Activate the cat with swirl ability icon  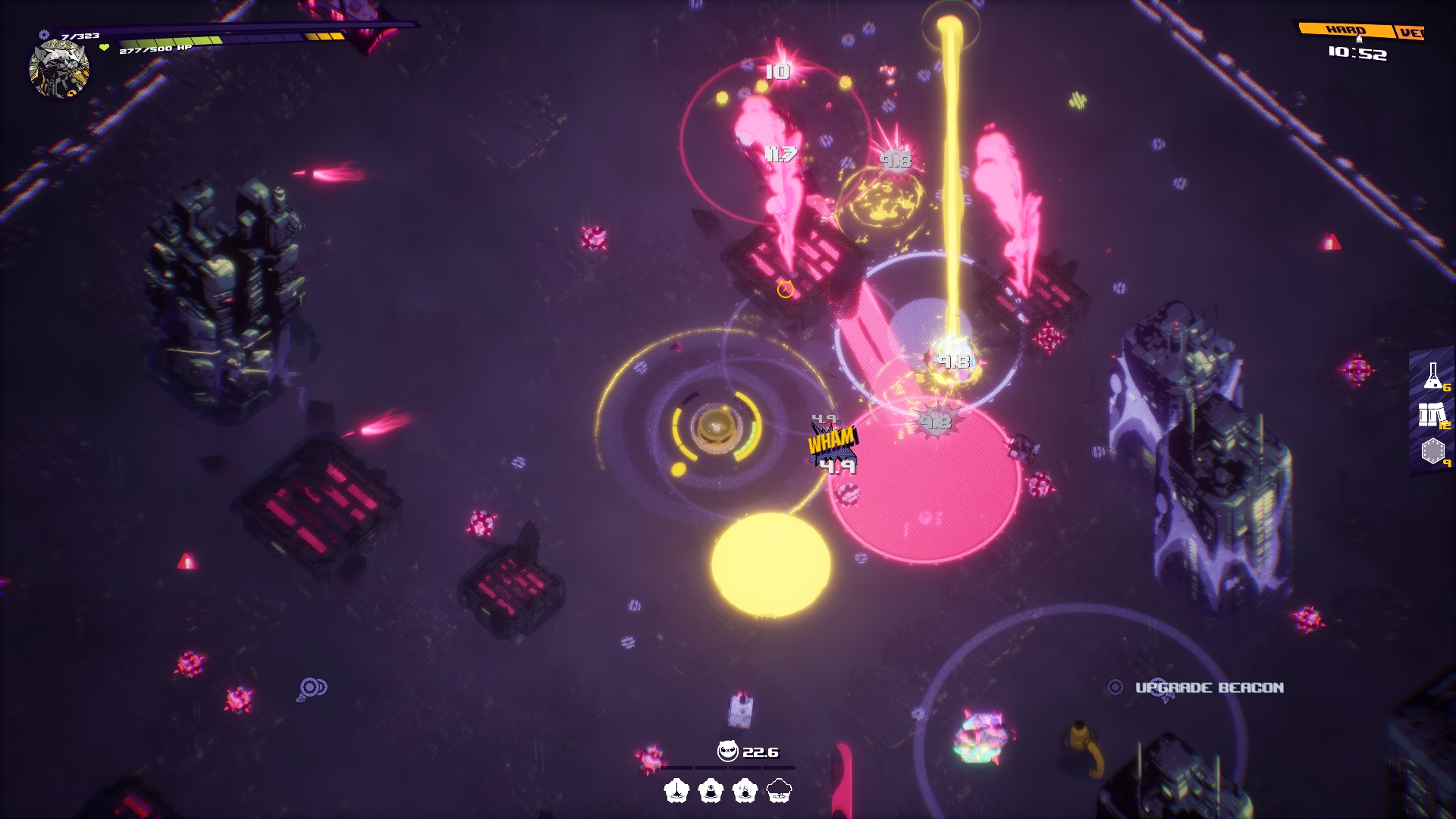pyautogui.click(x=711, y=791)
